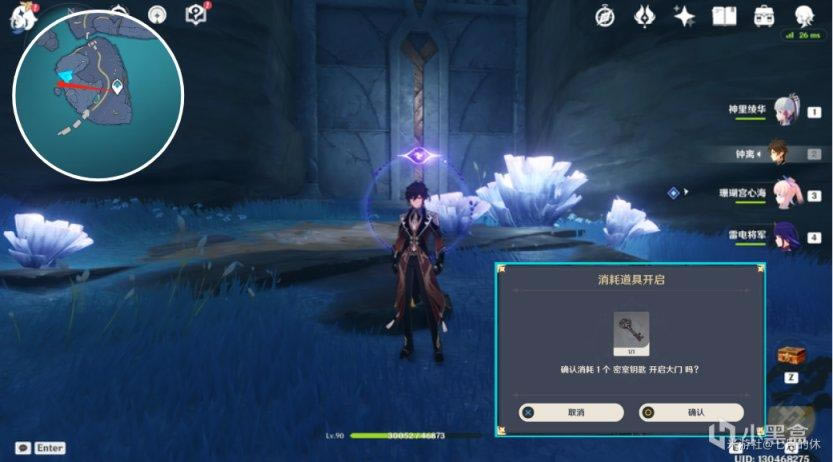Screen dimensions: 833x462
Task: Open the quest book icon with red alert
Action: 196,14
